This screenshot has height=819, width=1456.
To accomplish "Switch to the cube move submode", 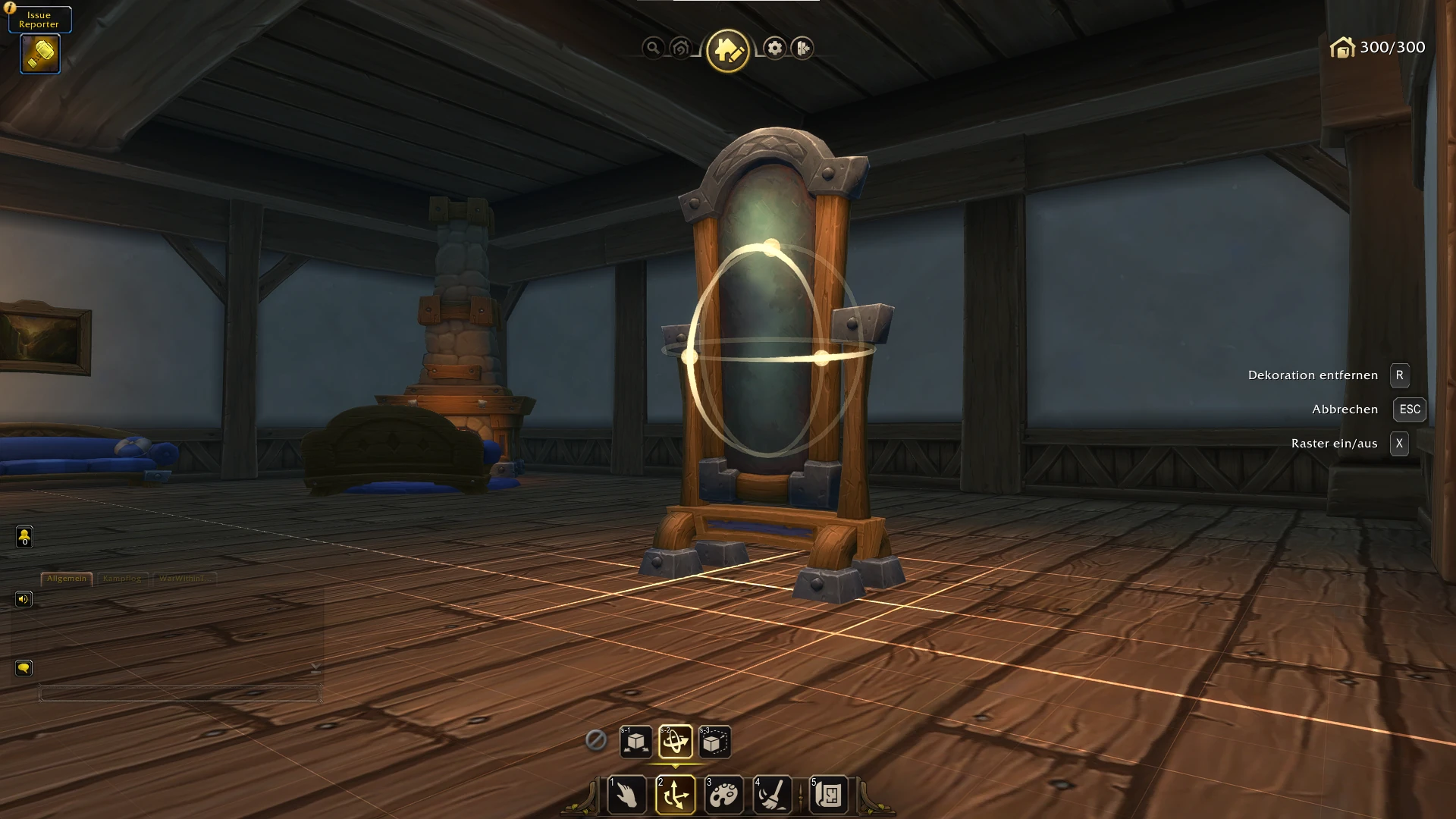I will (x=635, y=742).
